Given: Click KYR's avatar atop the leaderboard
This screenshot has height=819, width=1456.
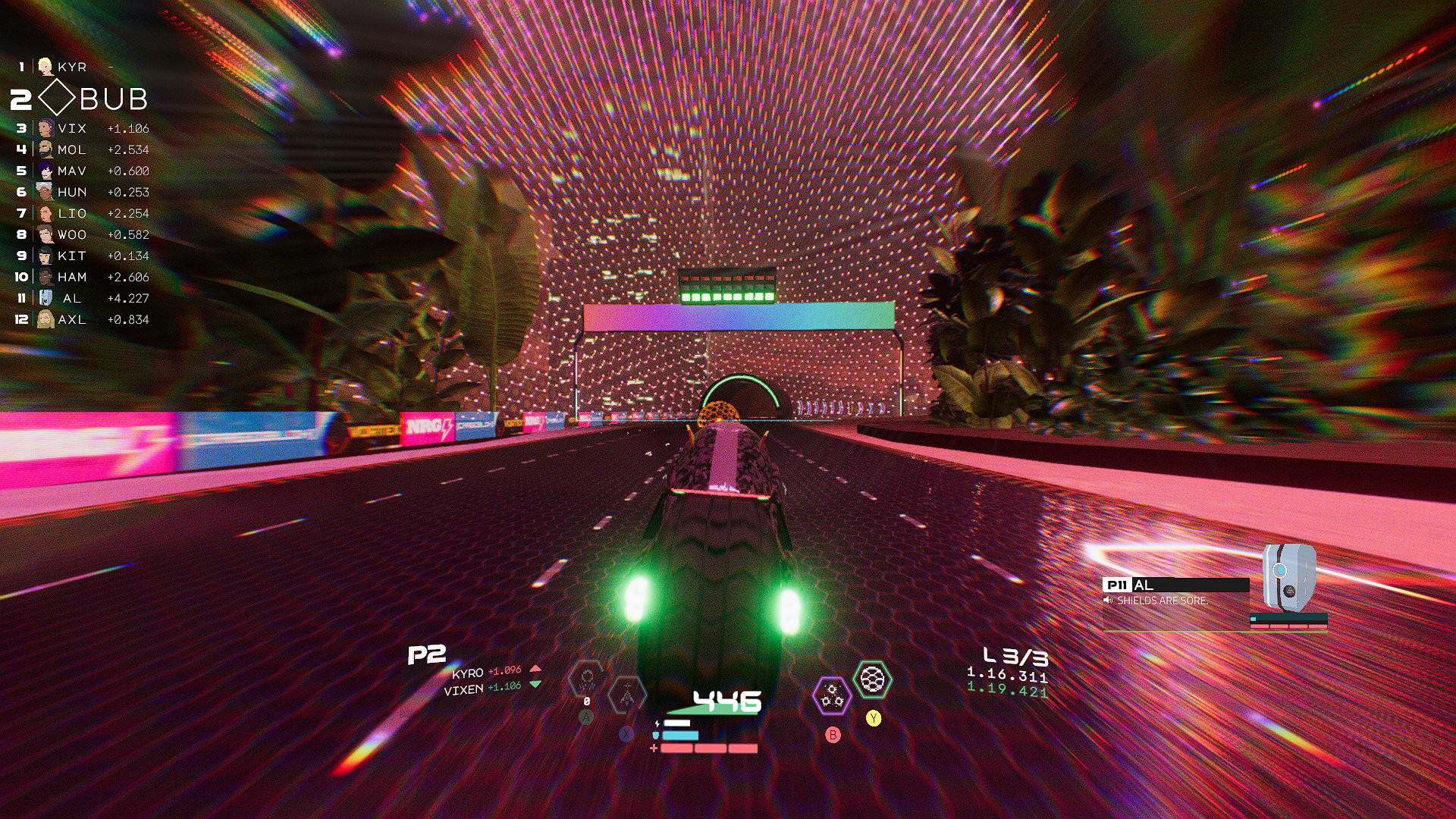Looking at the screenshot, I should click(45, 67).
